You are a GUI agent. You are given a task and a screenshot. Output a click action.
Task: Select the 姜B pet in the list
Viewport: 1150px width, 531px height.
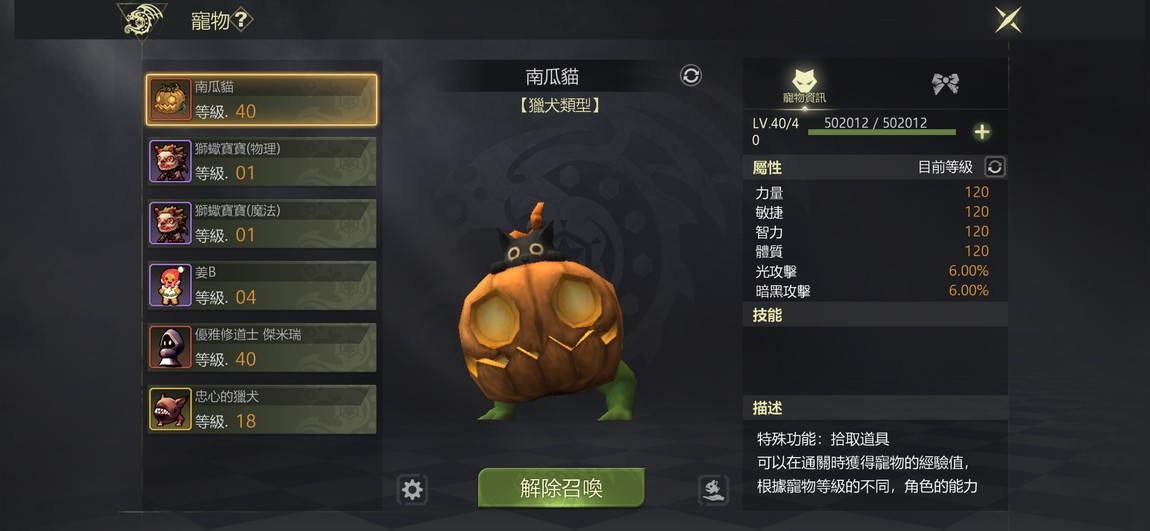[x=262, y=285]
